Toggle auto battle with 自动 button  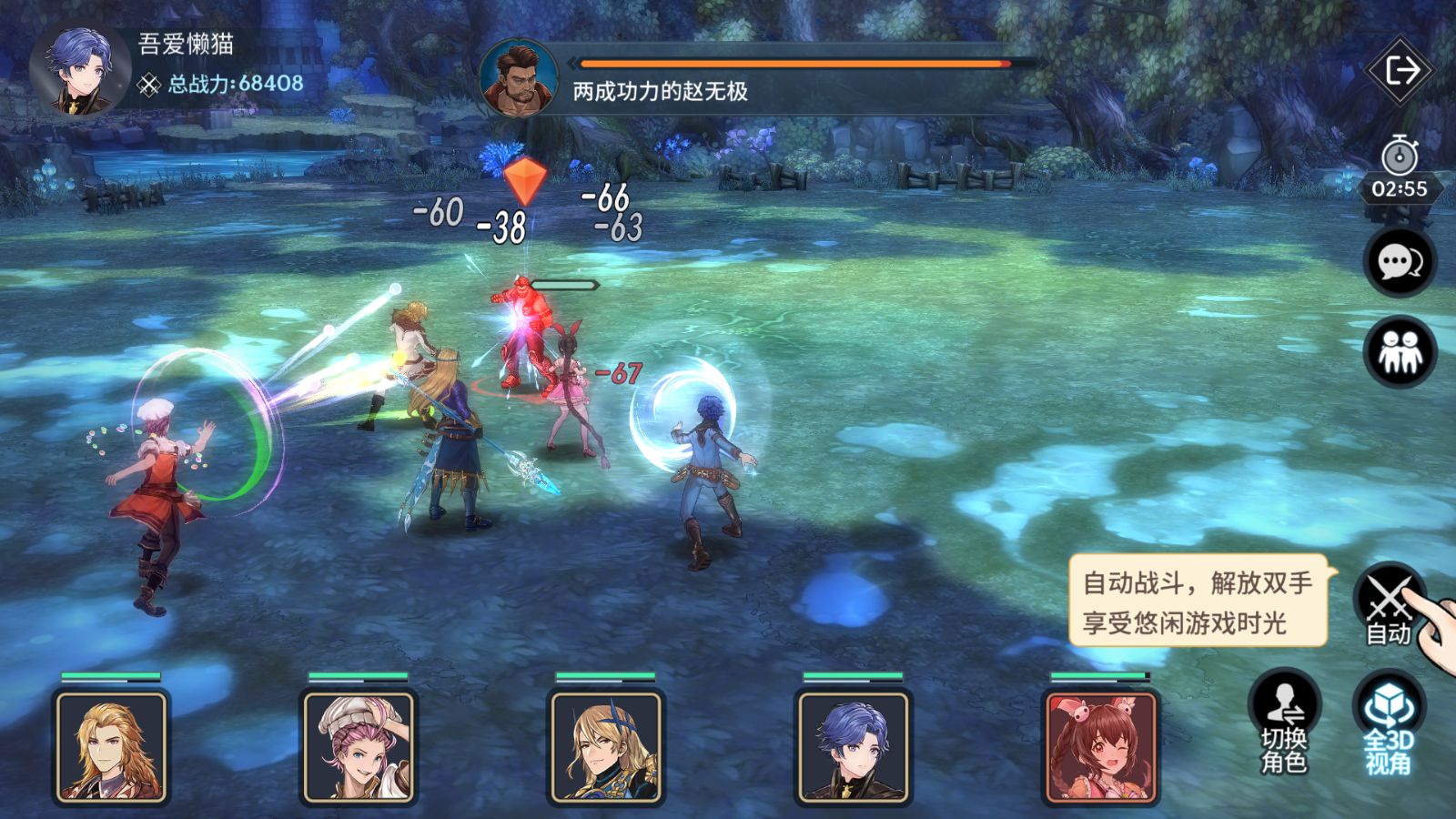(x=1389, y=605)
